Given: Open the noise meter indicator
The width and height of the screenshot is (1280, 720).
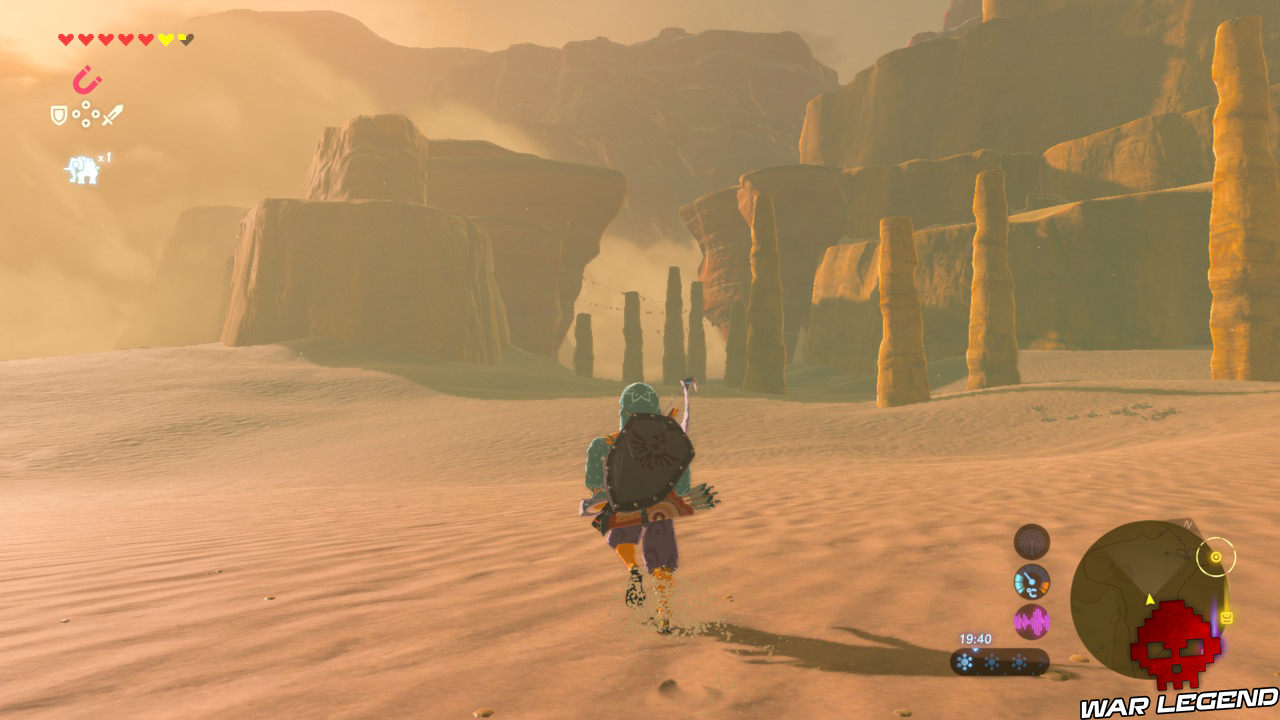Looking at the screenshot, I should (1031, 621).
